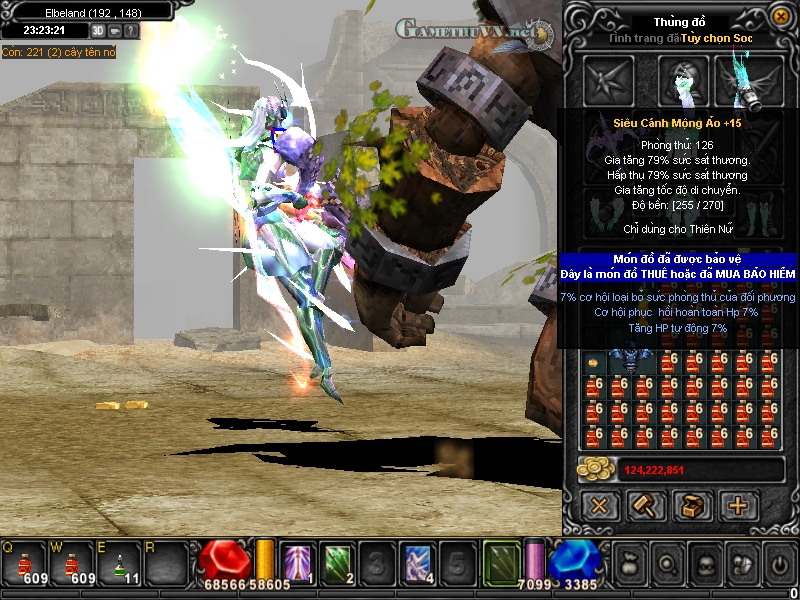The height and width of the screenshot is (600, 800).
Task: Open the question mark help button
Action: [x=131, y=31]
